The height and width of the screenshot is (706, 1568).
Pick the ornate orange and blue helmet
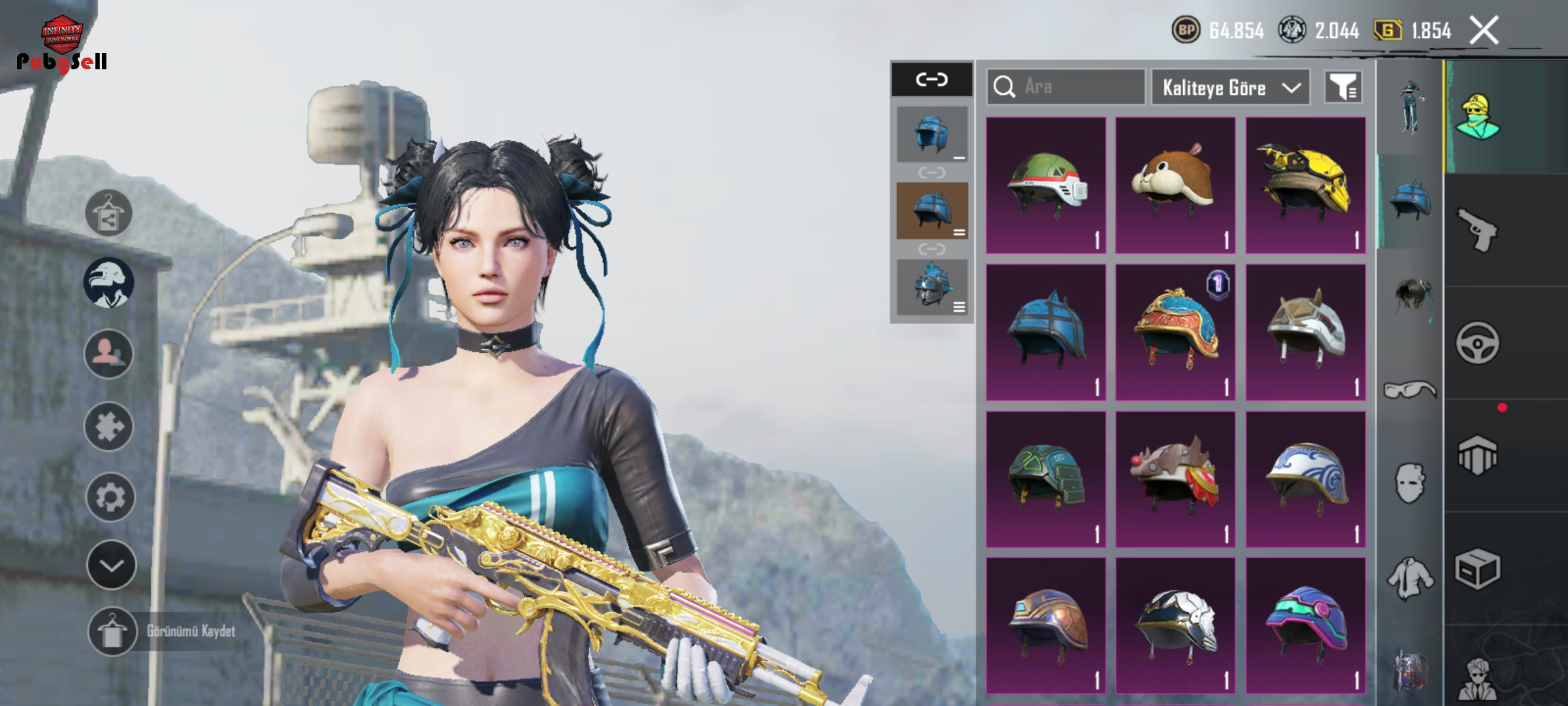click(1175, 332)
